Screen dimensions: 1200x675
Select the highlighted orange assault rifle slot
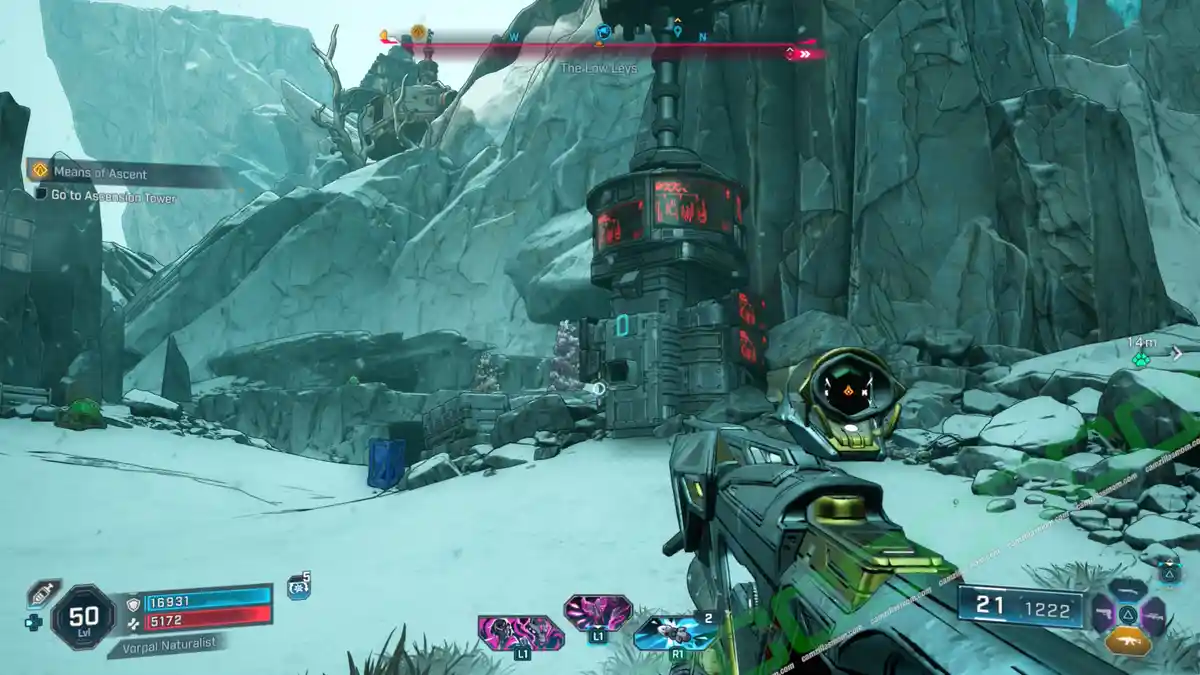click(x=1128, y=641)
